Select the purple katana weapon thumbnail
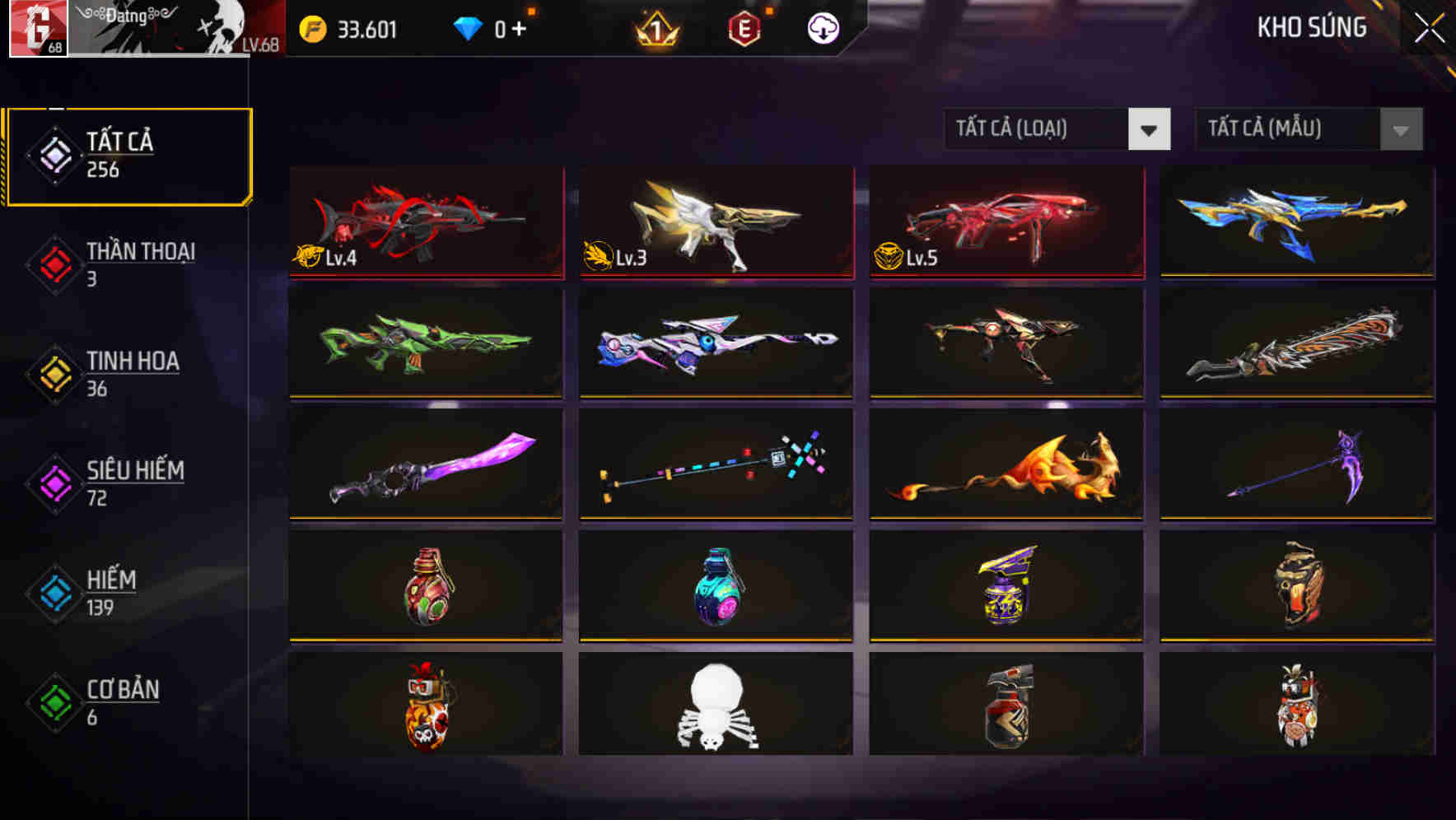The image size is (1456, 820). pyautogui.click(x=426, y=466)
